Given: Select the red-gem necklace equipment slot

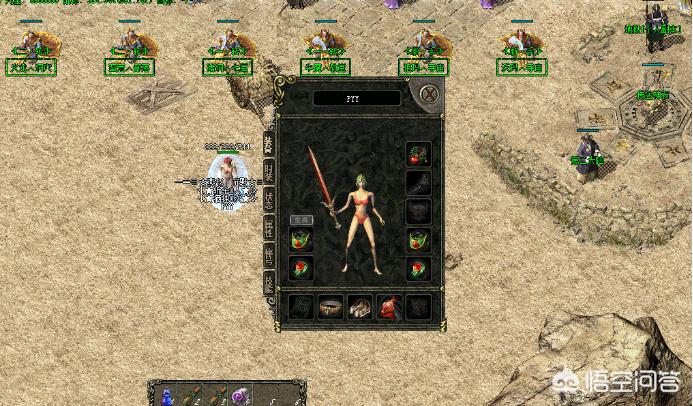Looking at the screenshot, I should 418,155.
